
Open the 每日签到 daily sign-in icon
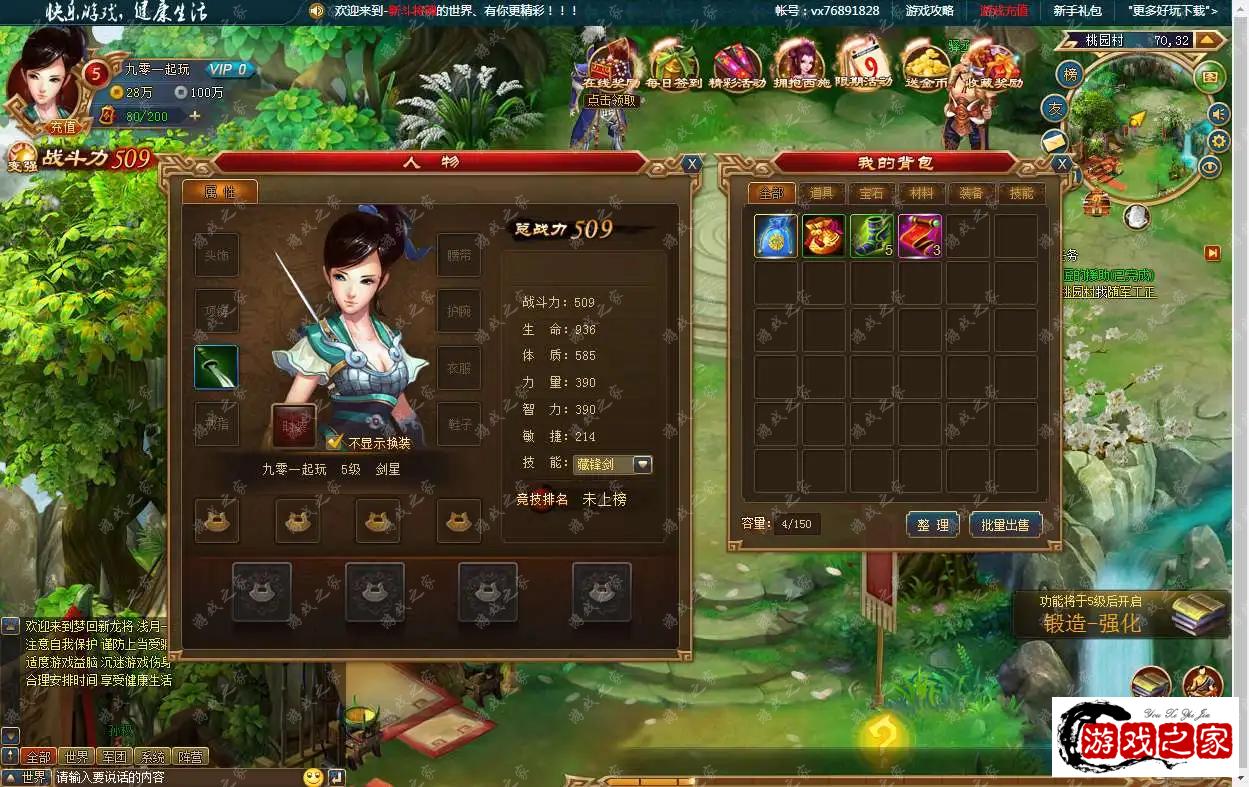pos(673,65)
